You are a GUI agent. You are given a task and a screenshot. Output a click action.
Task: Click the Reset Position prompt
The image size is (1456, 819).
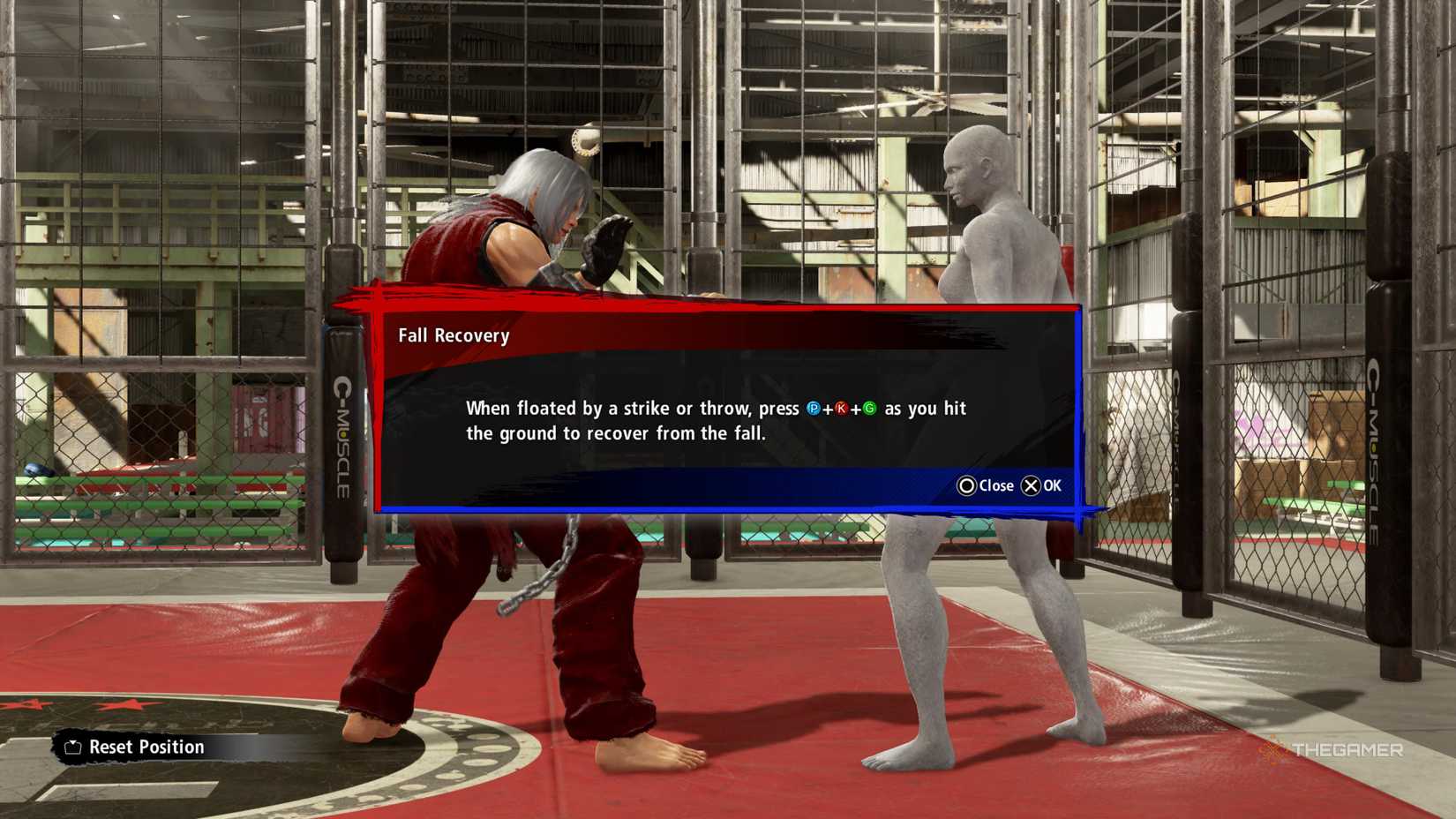click(146, 747)
